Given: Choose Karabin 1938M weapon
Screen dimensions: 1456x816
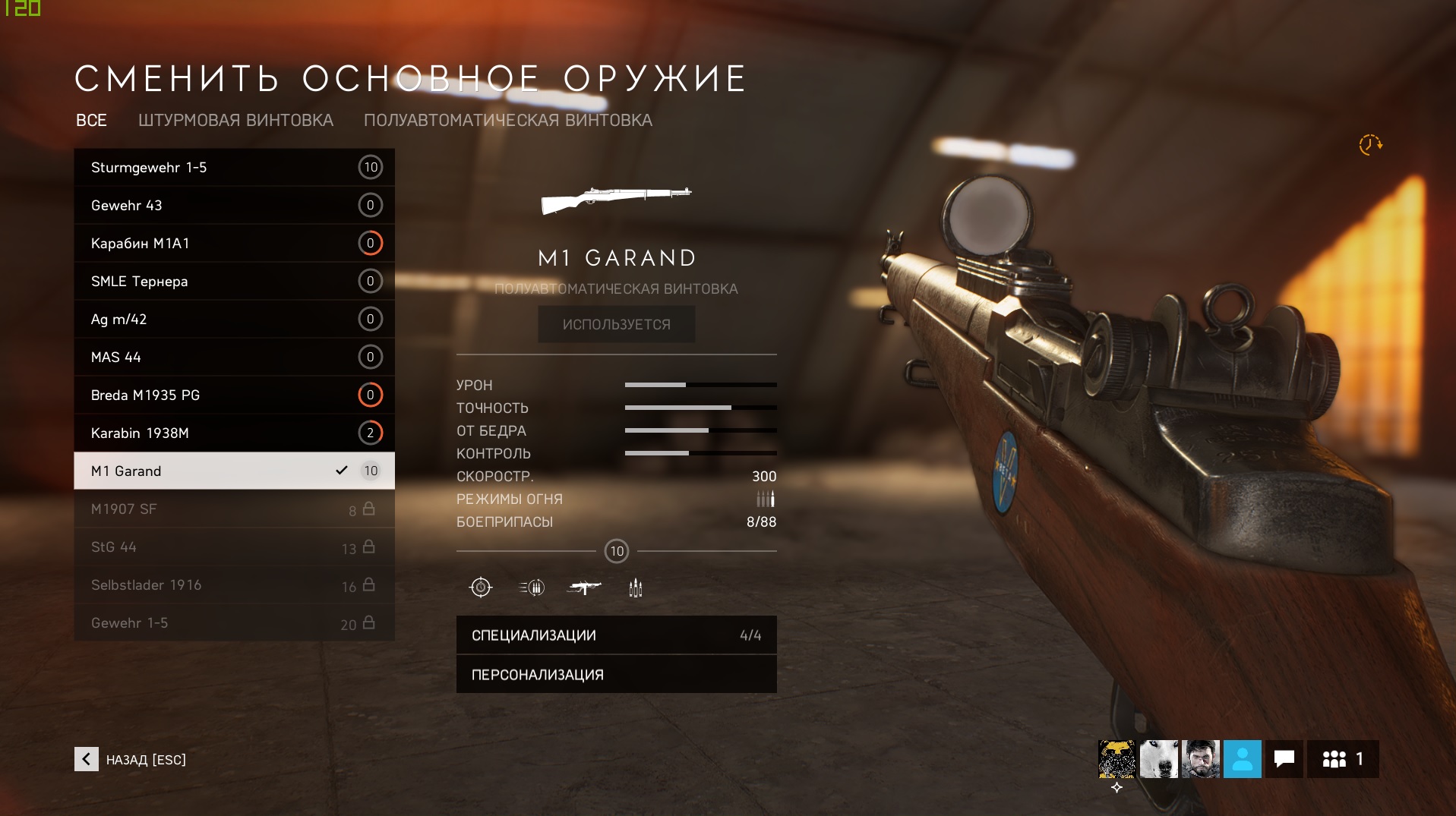Looking at the screenshot, I should [x=234, y=433].
